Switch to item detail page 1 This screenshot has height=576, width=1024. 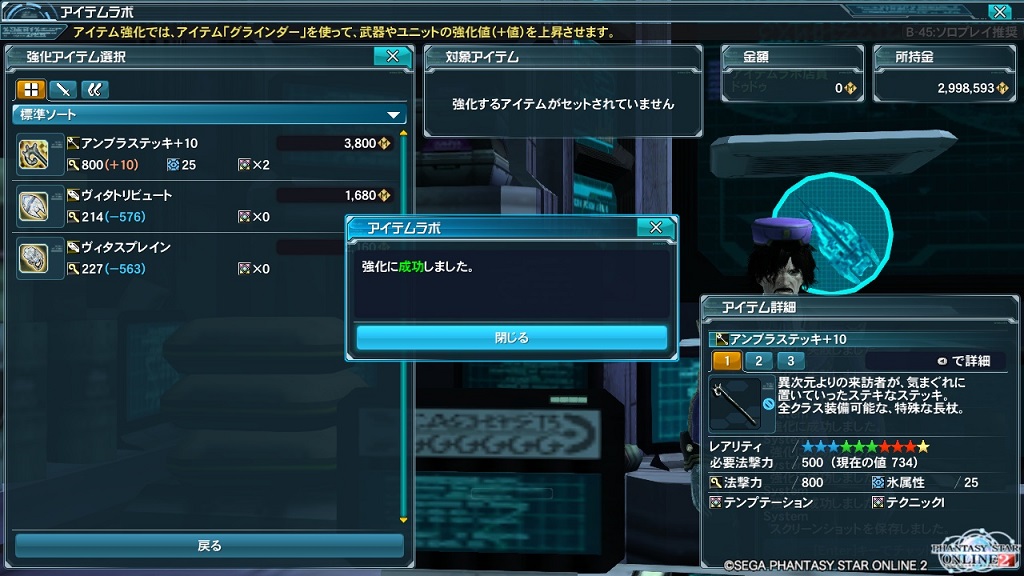(x=726, y=361)
